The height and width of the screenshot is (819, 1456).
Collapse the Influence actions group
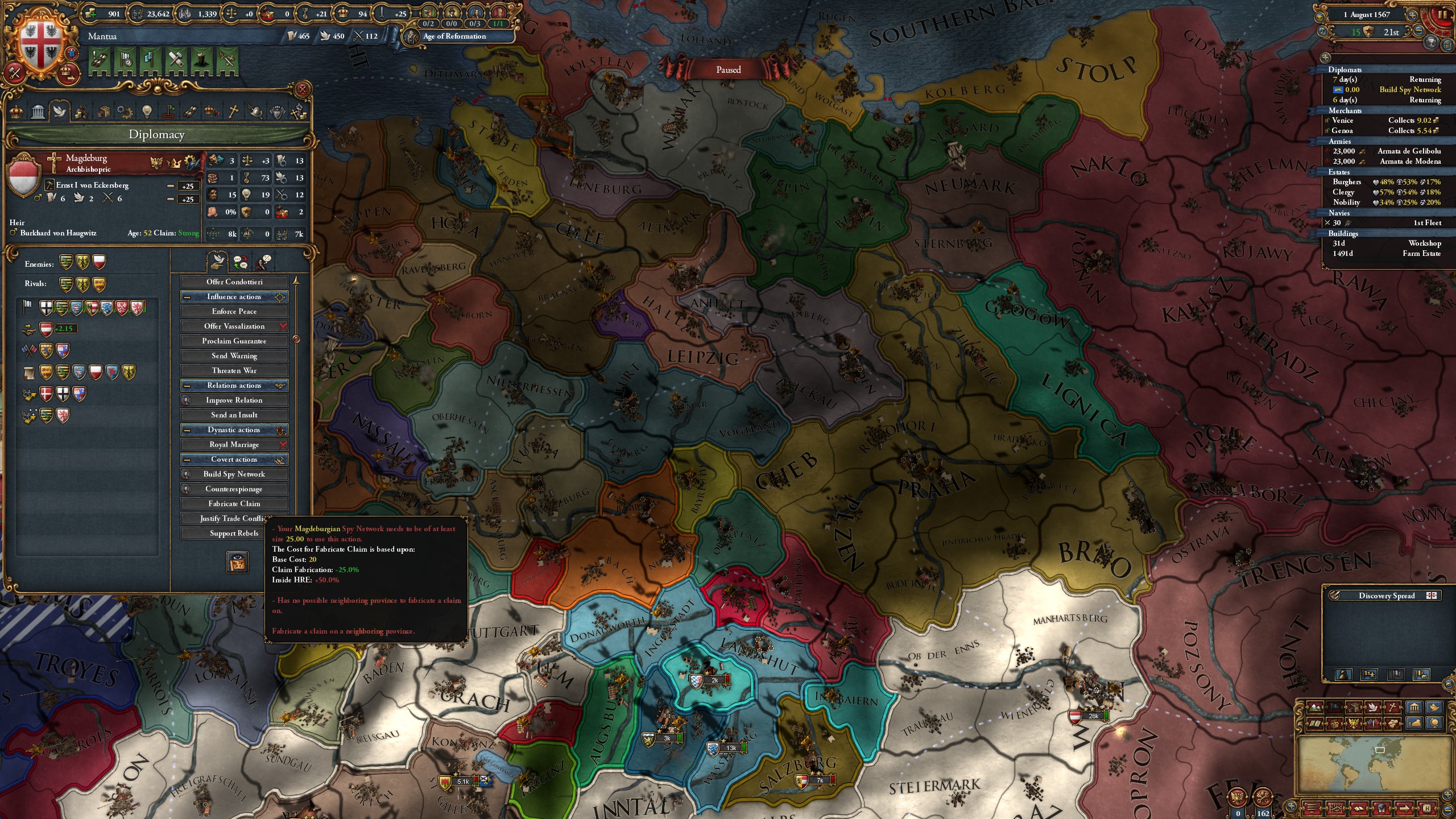[186, 297]
